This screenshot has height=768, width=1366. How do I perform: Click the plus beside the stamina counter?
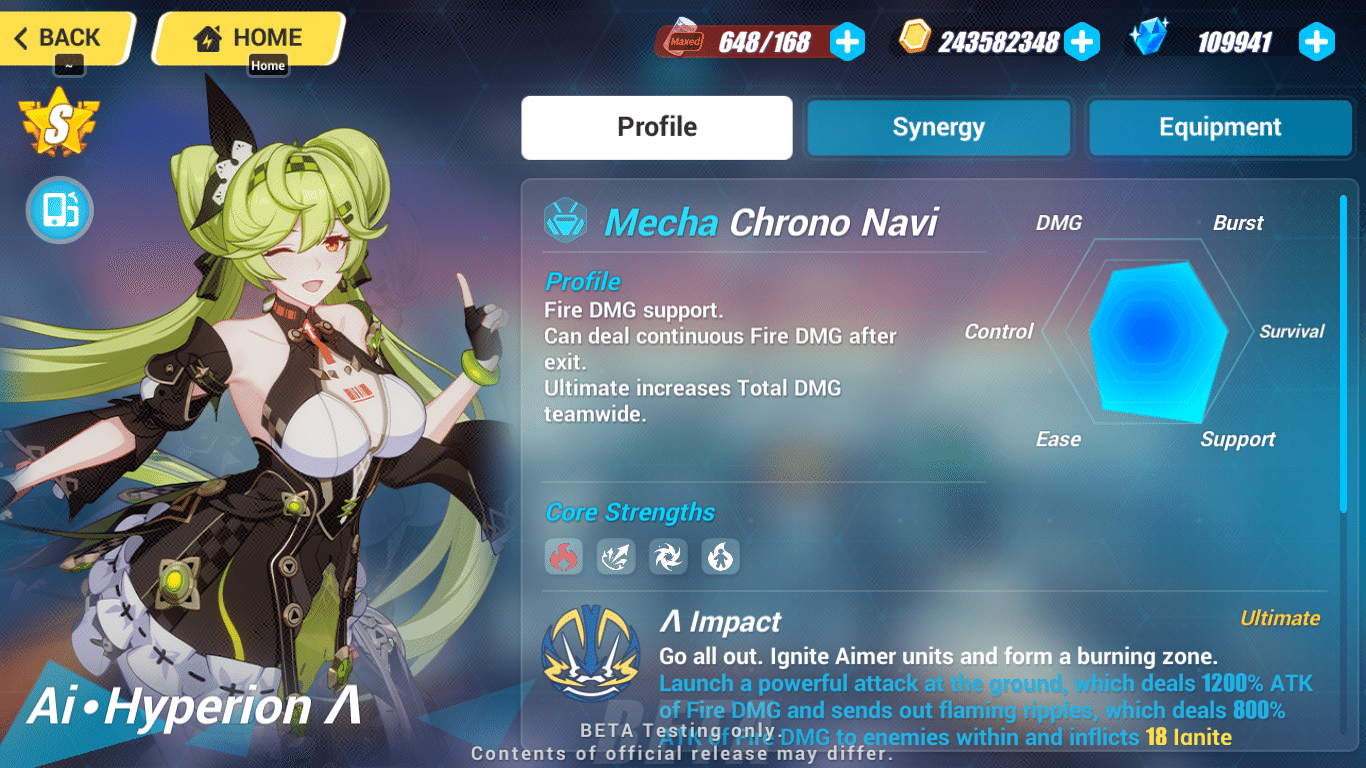847,41
